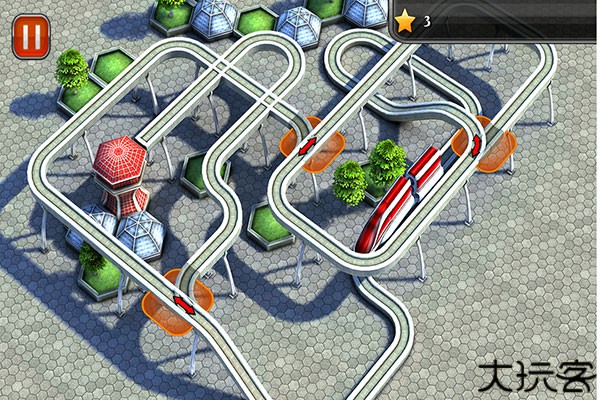Pause the game with the orange button
The height and width of the screenshot is (400, 600).
(x=31, y=36)
